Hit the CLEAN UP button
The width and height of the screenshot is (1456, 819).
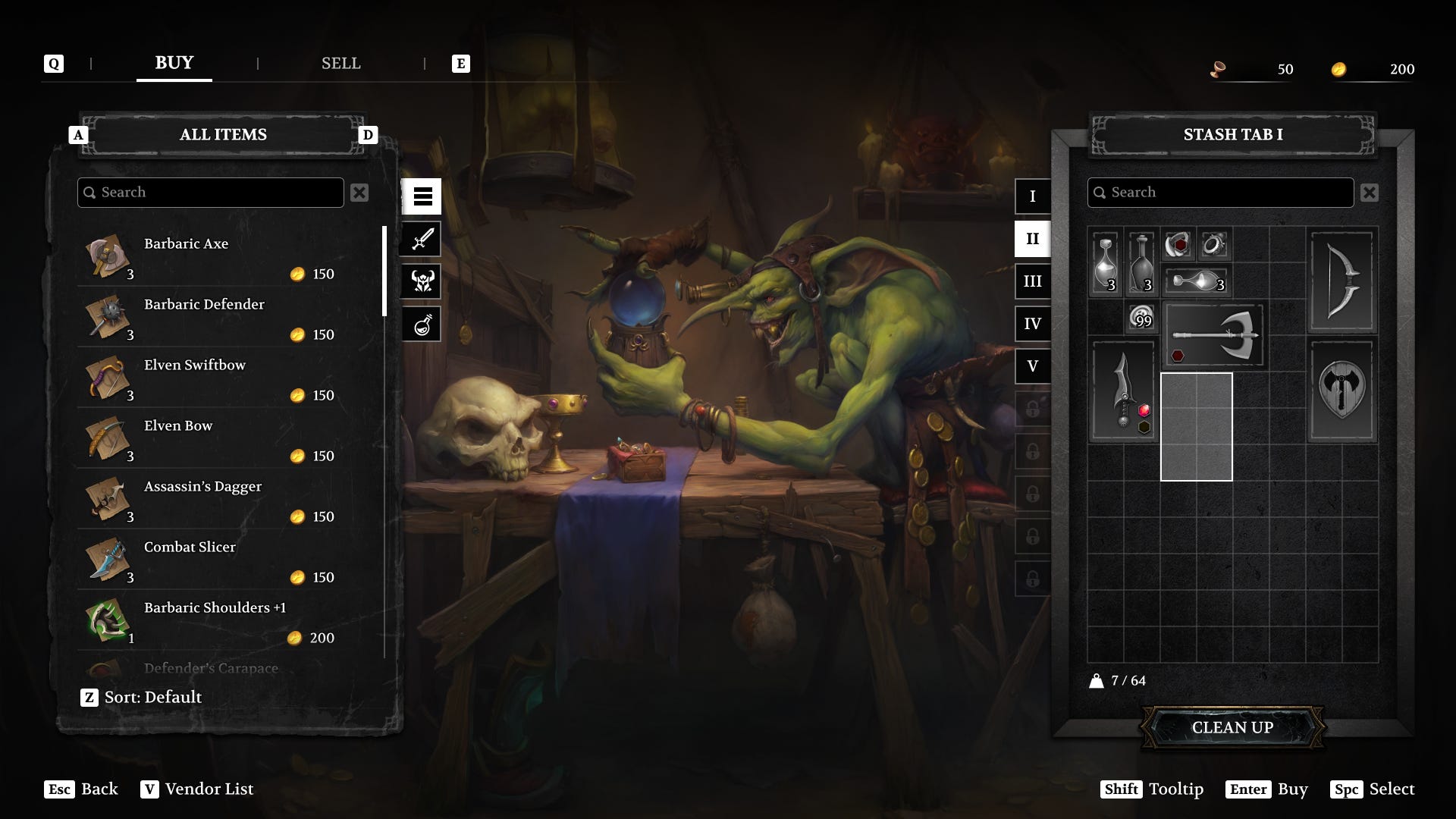pos(1232,727)
